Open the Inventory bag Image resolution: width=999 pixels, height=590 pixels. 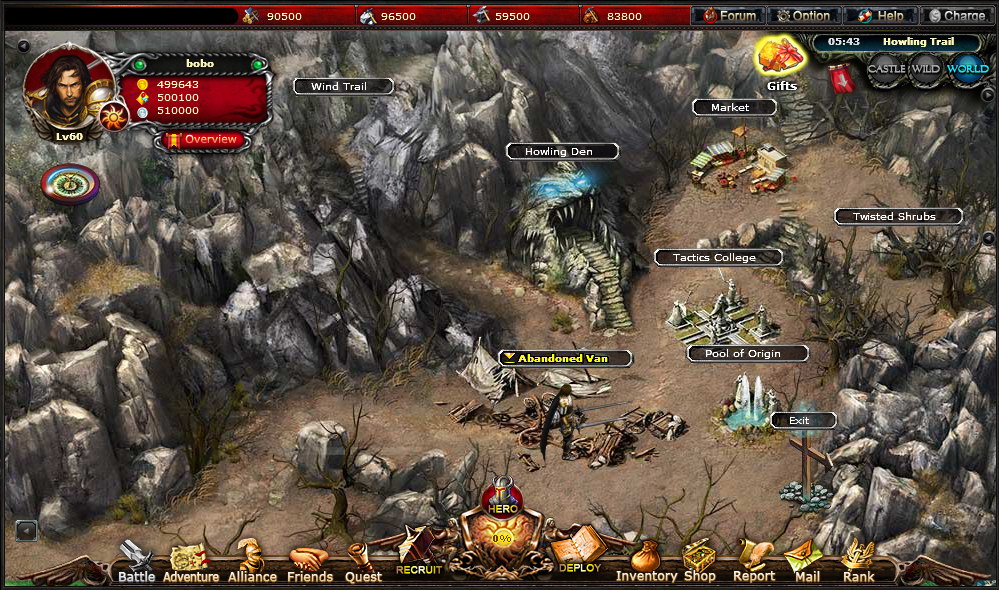tap(646, 561)
